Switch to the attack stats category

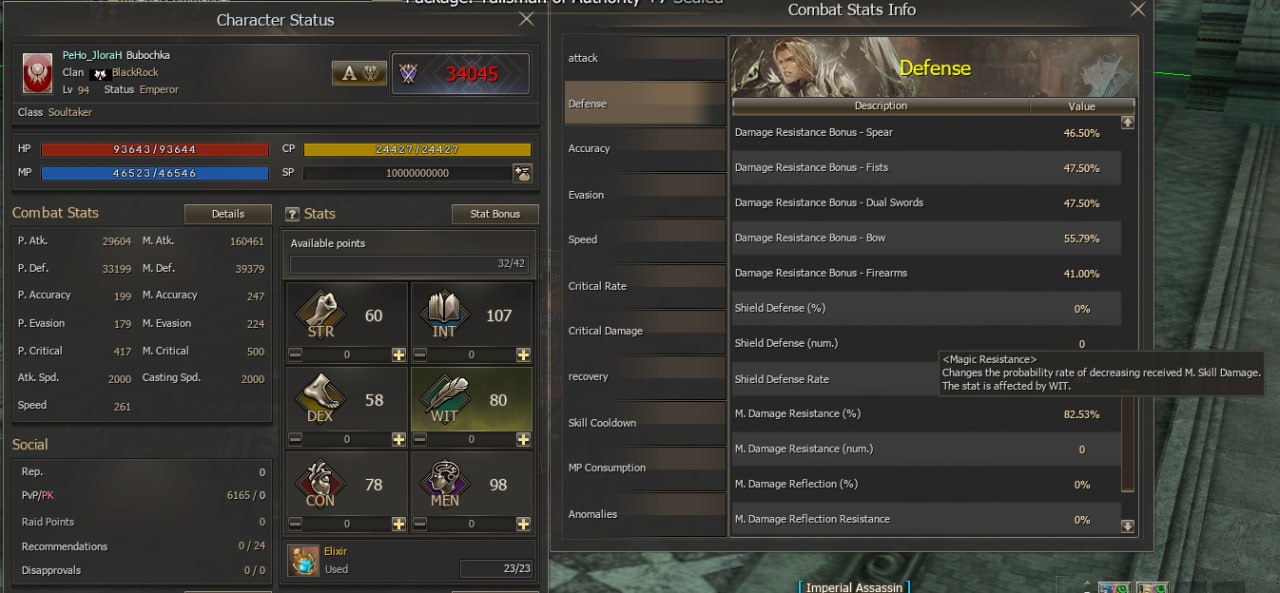(x=645, y=58)
